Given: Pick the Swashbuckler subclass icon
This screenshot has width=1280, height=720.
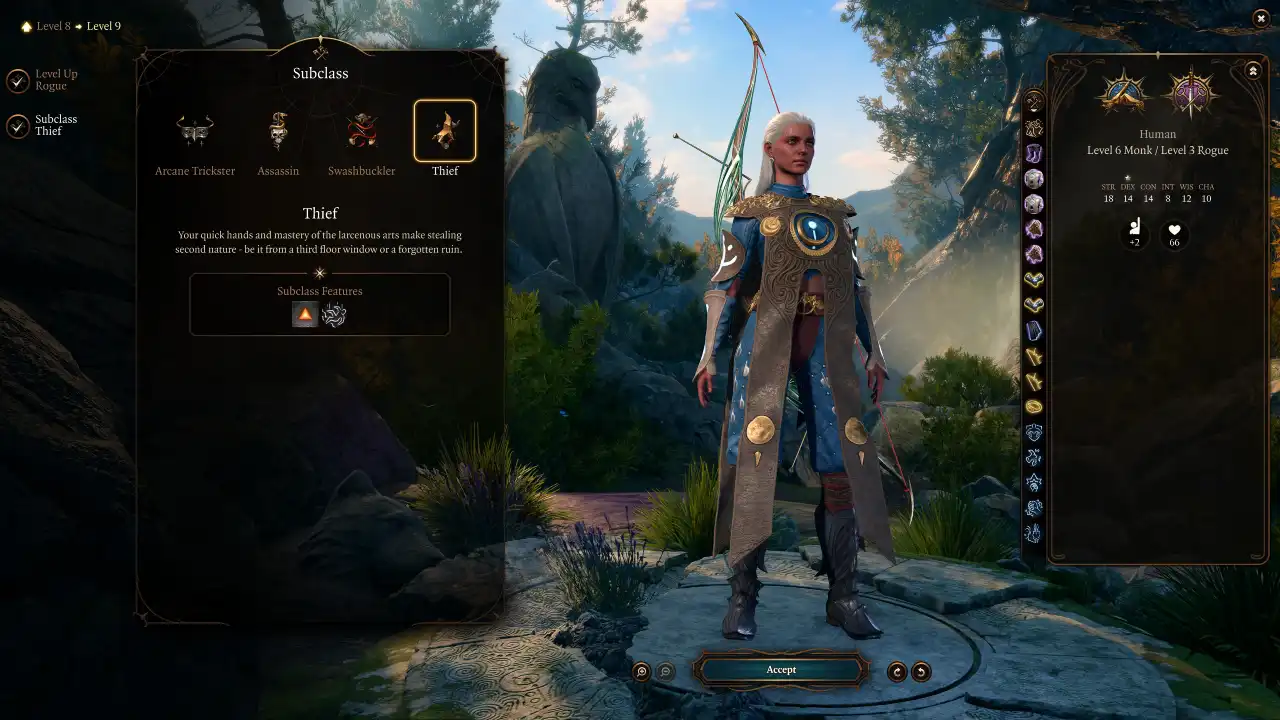Looking at the screenshot, I should pos(362,130).
